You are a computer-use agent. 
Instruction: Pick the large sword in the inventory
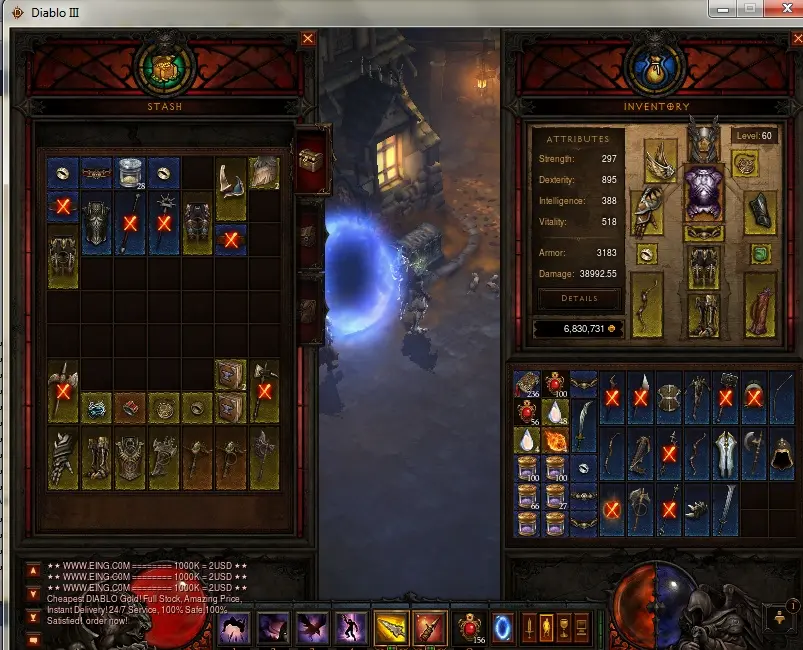point(726,509)
